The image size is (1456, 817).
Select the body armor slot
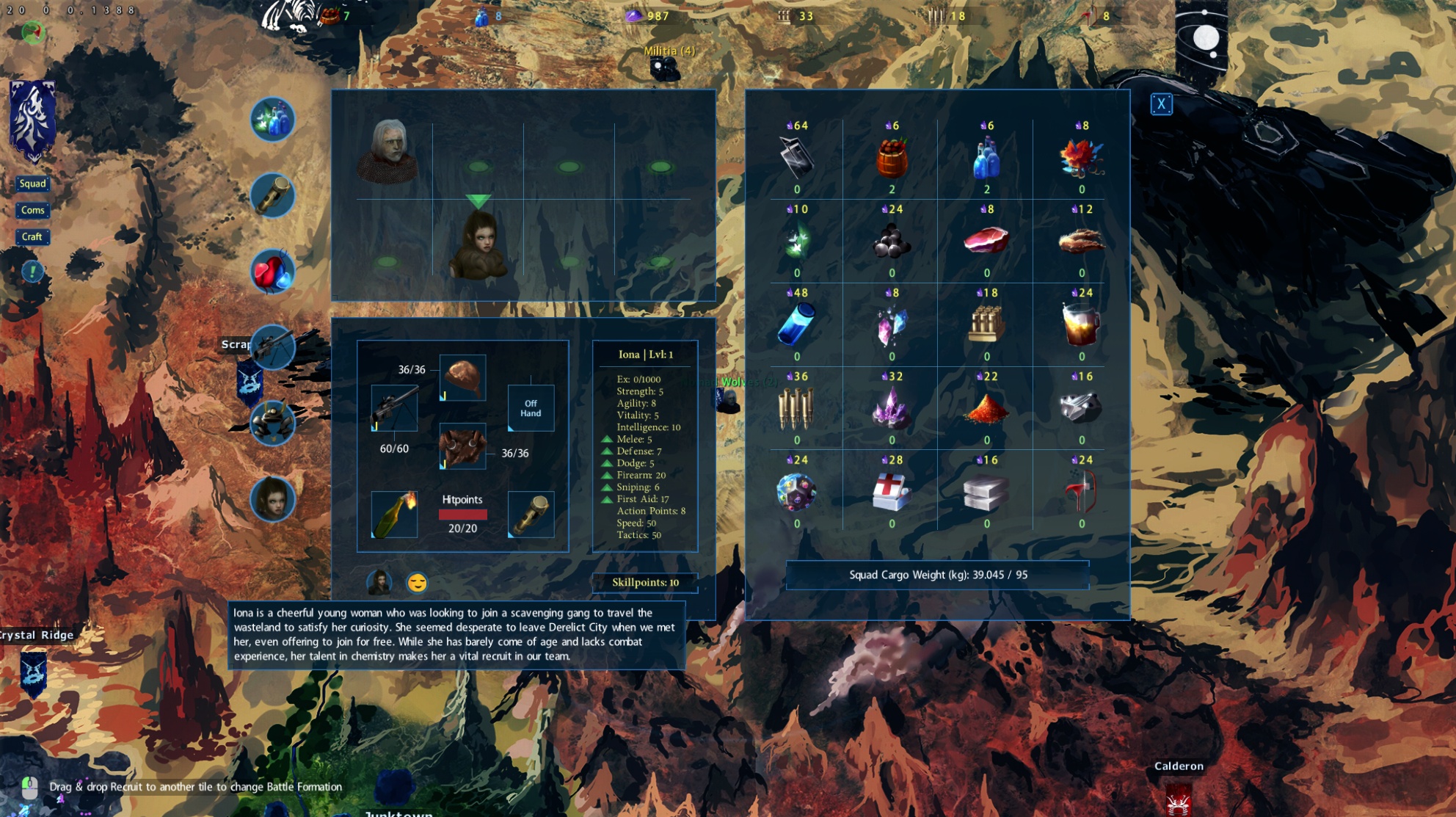click(462, 446)
